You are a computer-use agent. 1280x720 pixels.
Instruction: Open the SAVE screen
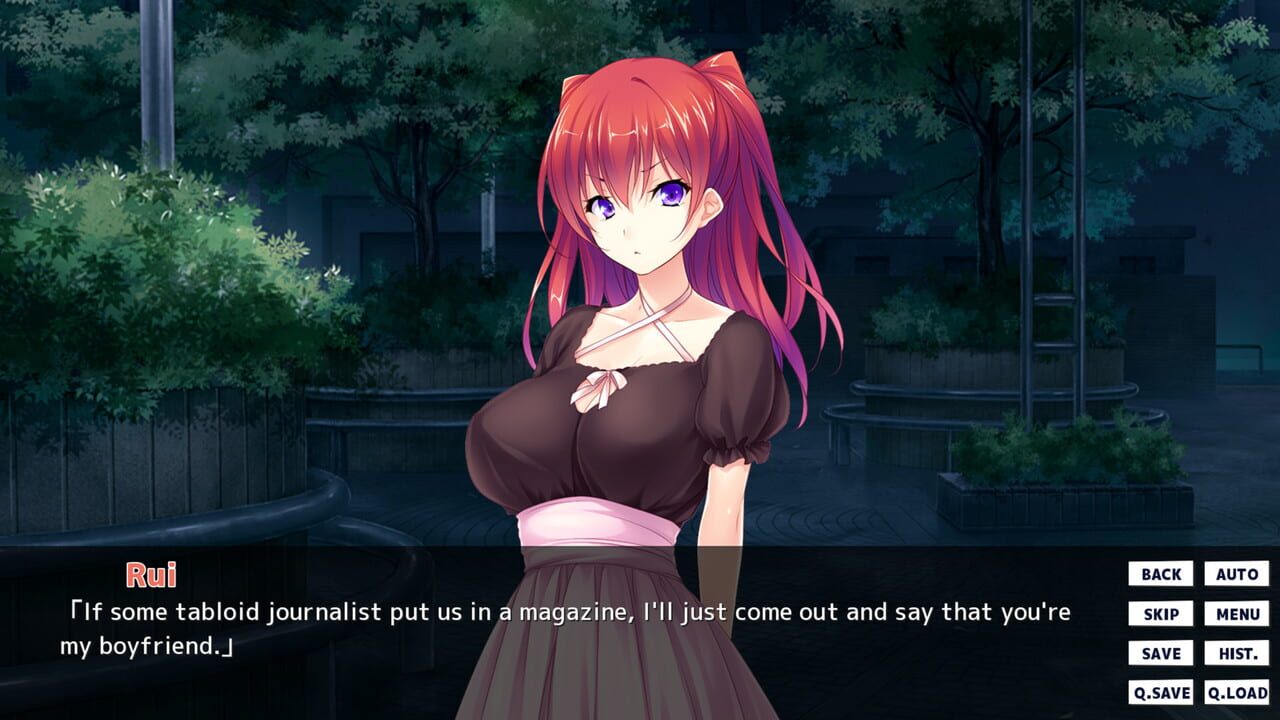click(x=1159, y=653)
